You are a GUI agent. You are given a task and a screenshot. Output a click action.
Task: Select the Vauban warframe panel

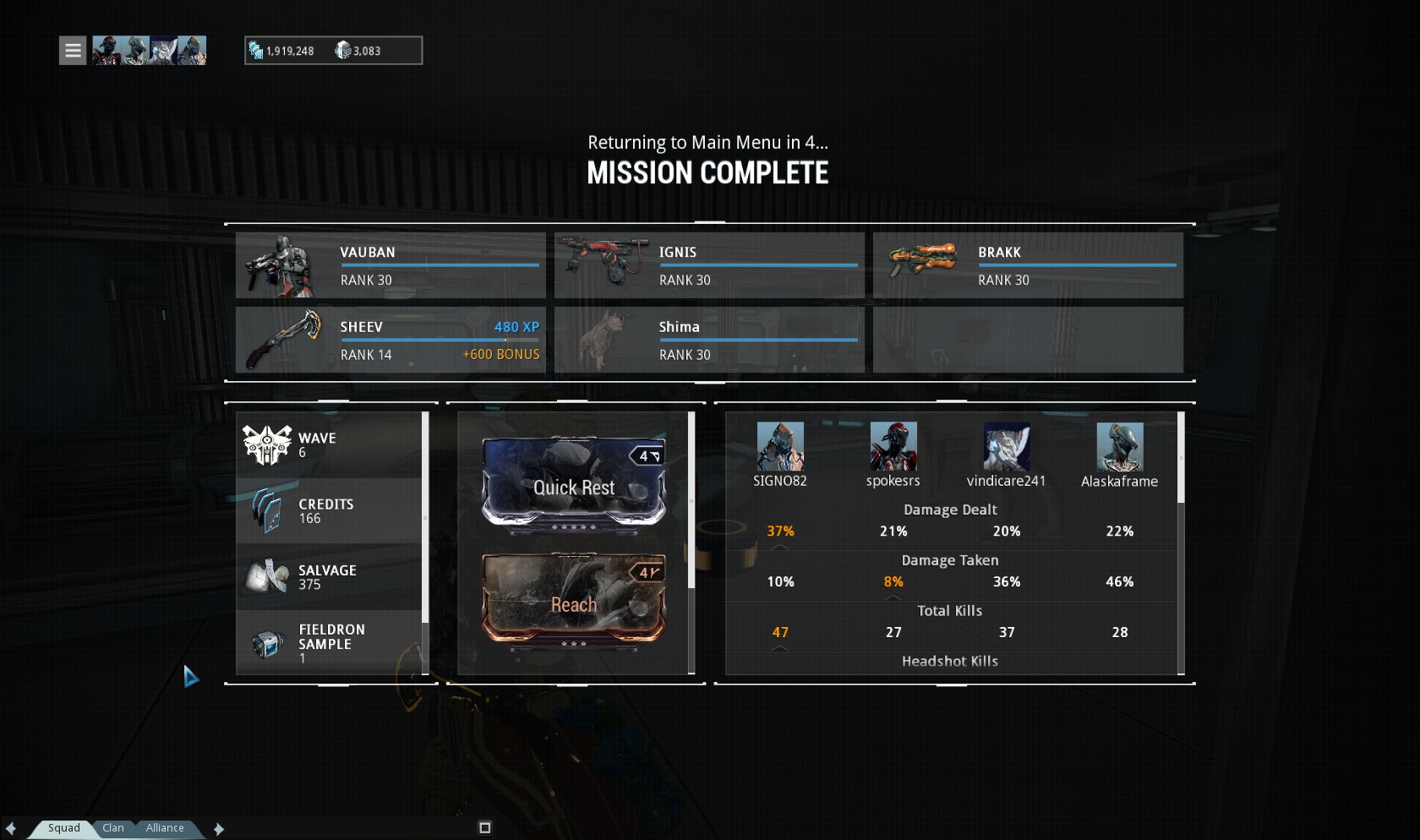[x=390, y=265]
